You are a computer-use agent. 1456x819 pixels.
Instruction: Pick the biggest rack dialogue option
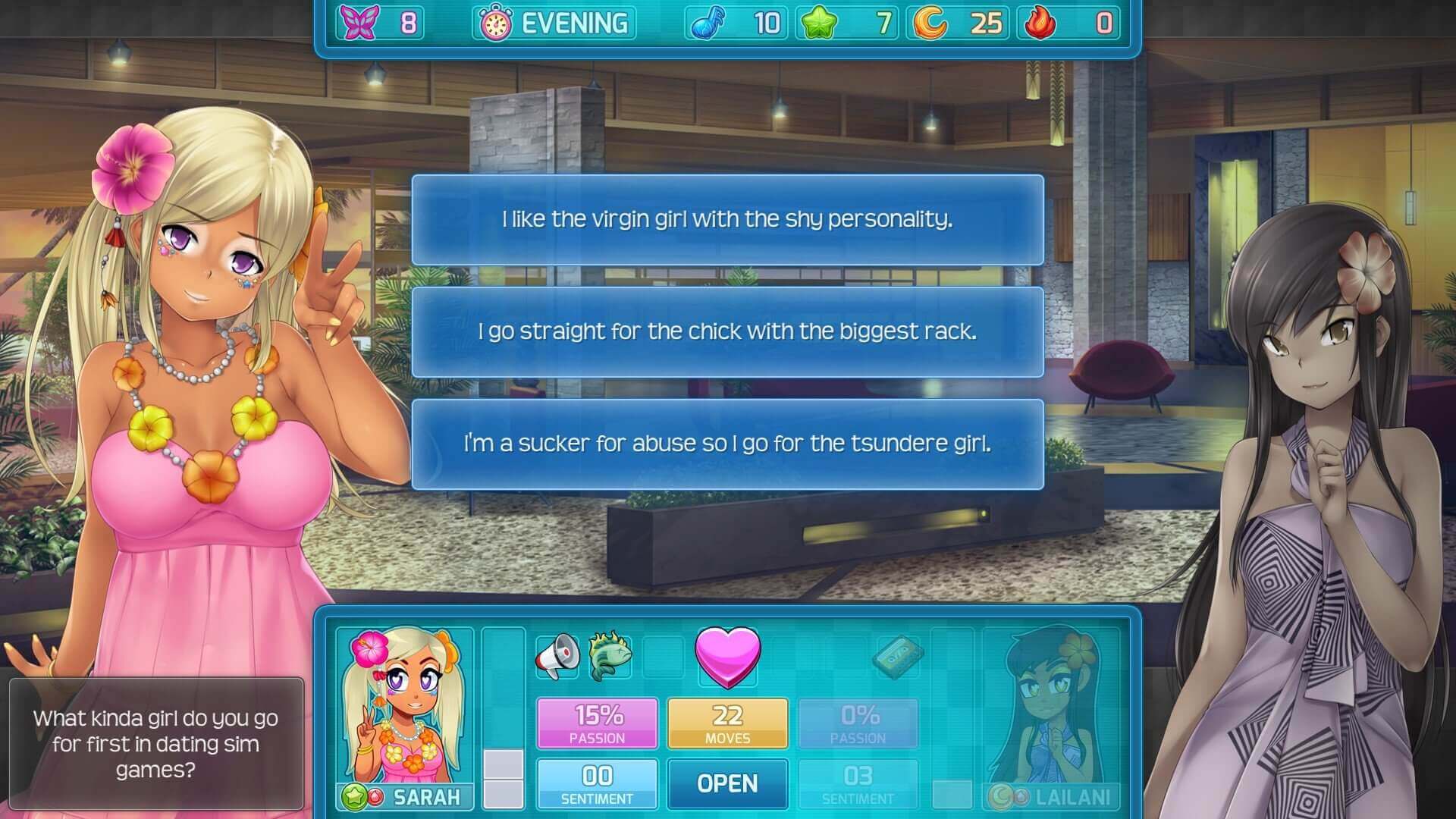click(x=727, y=331)
